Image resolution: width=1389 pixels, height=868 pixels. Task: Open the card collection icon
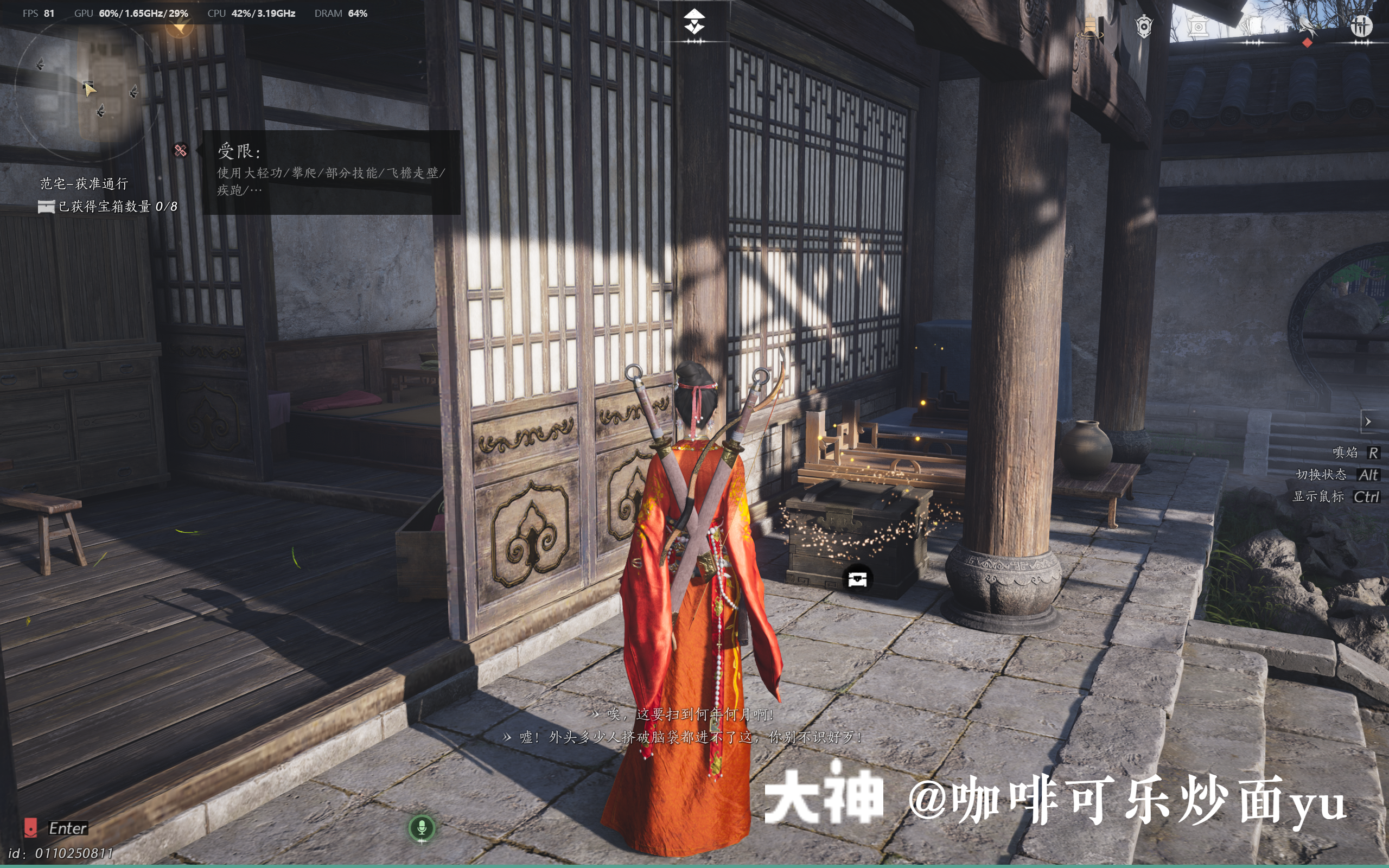coord(1253,26)
